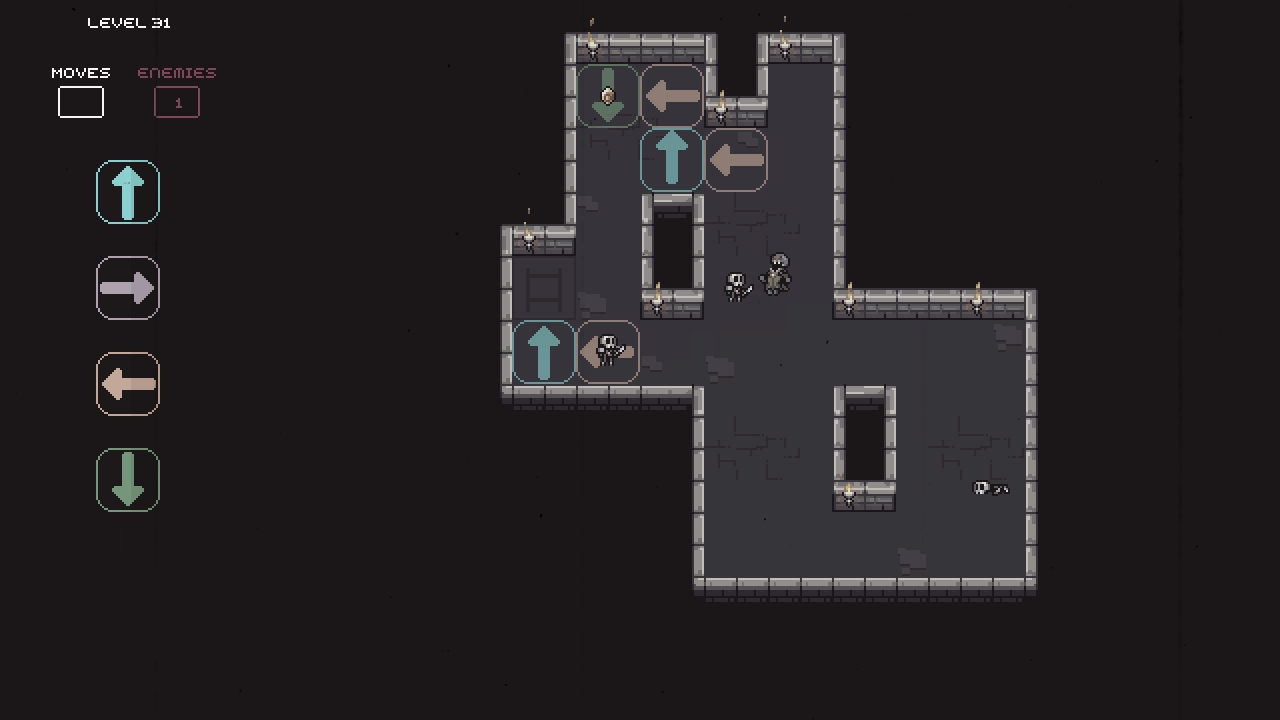This screenshot has width=1280, height=720.
Task: Toggle the teal up arrow tile in second row
Action: click(x=671, y=159)
